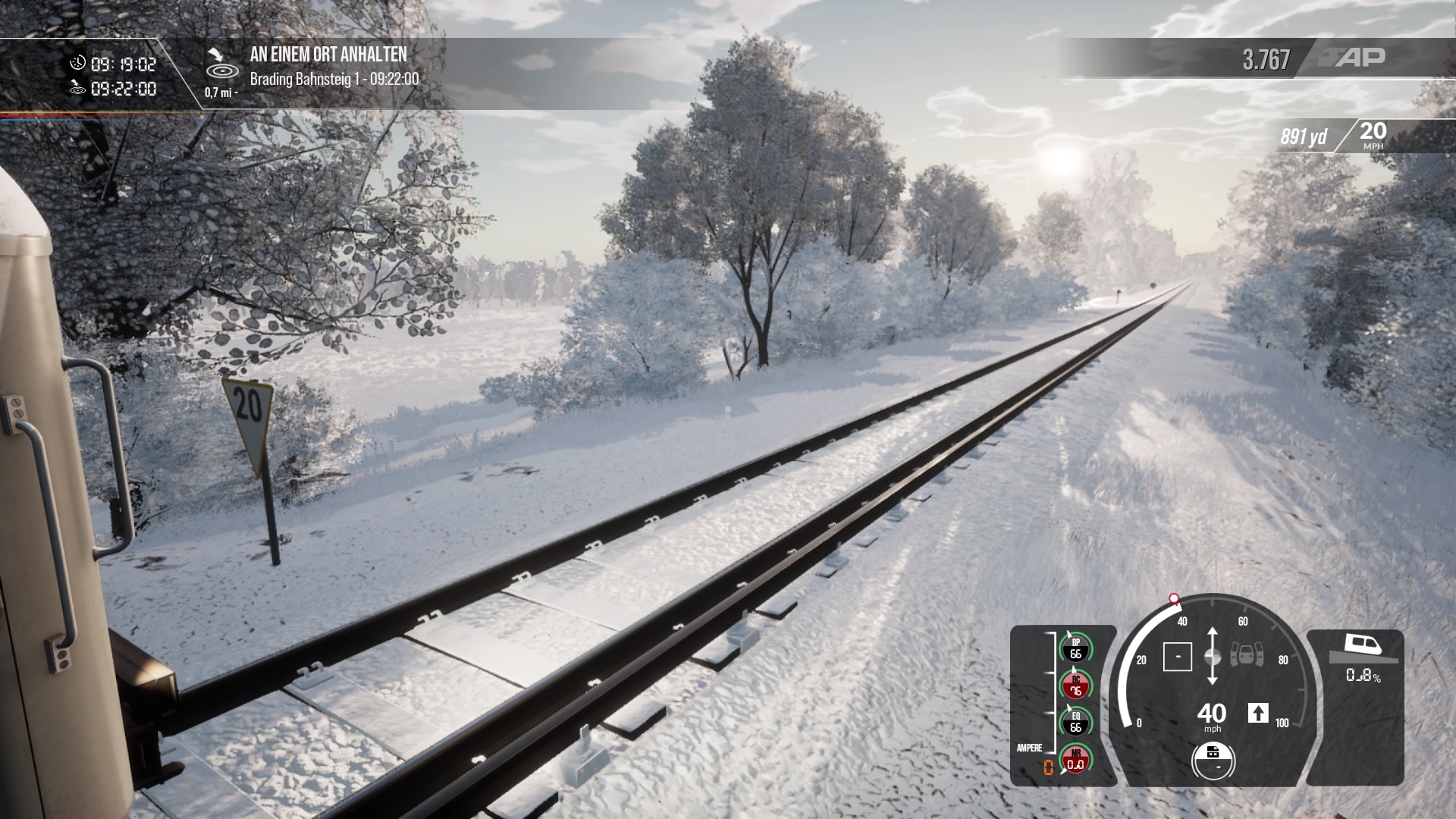
Task: Select the train doors status icon
Action: pos(1247,654)
